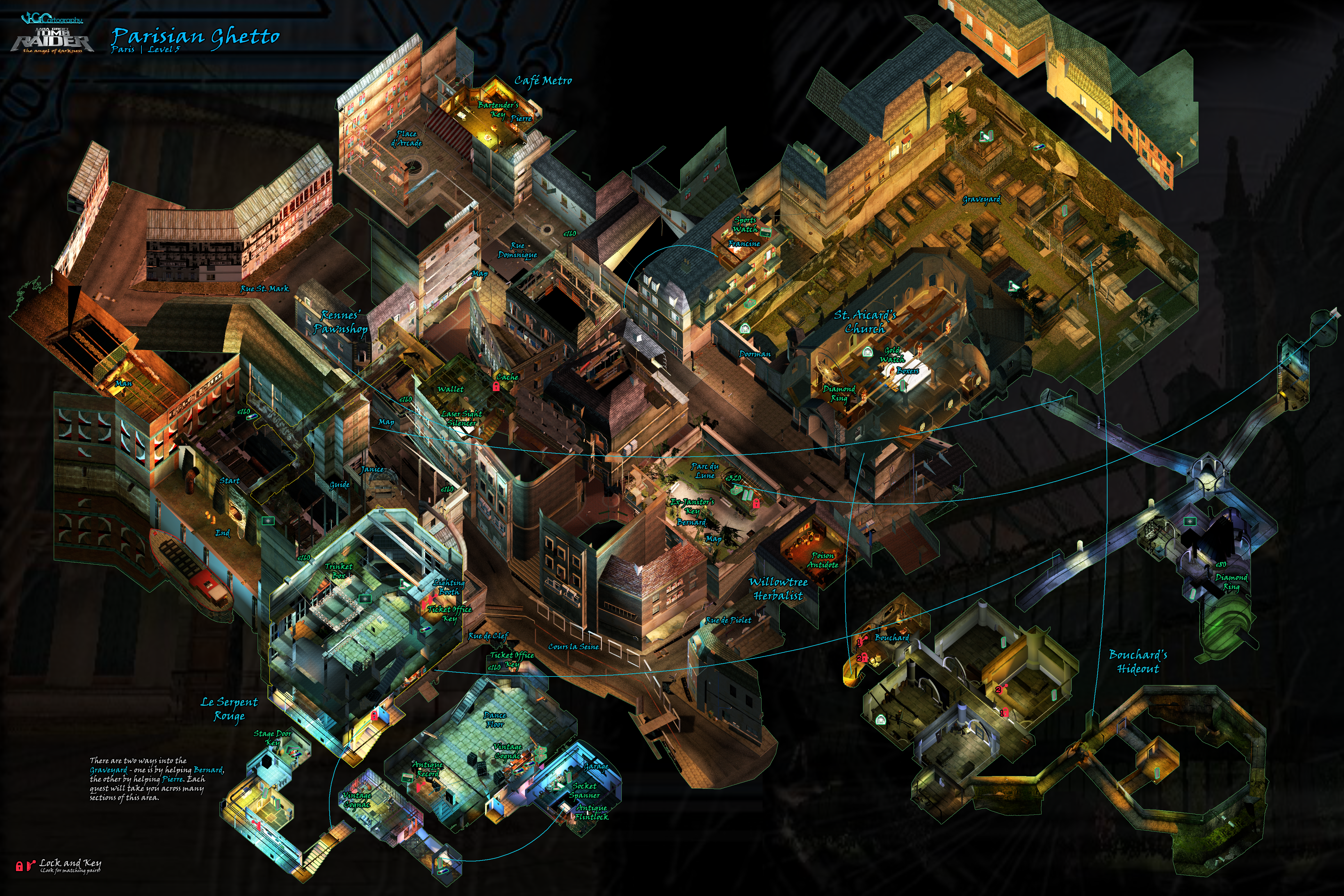Select the Laser Sight Silencer label
The image size is (1344, 896).
point(462,418)
